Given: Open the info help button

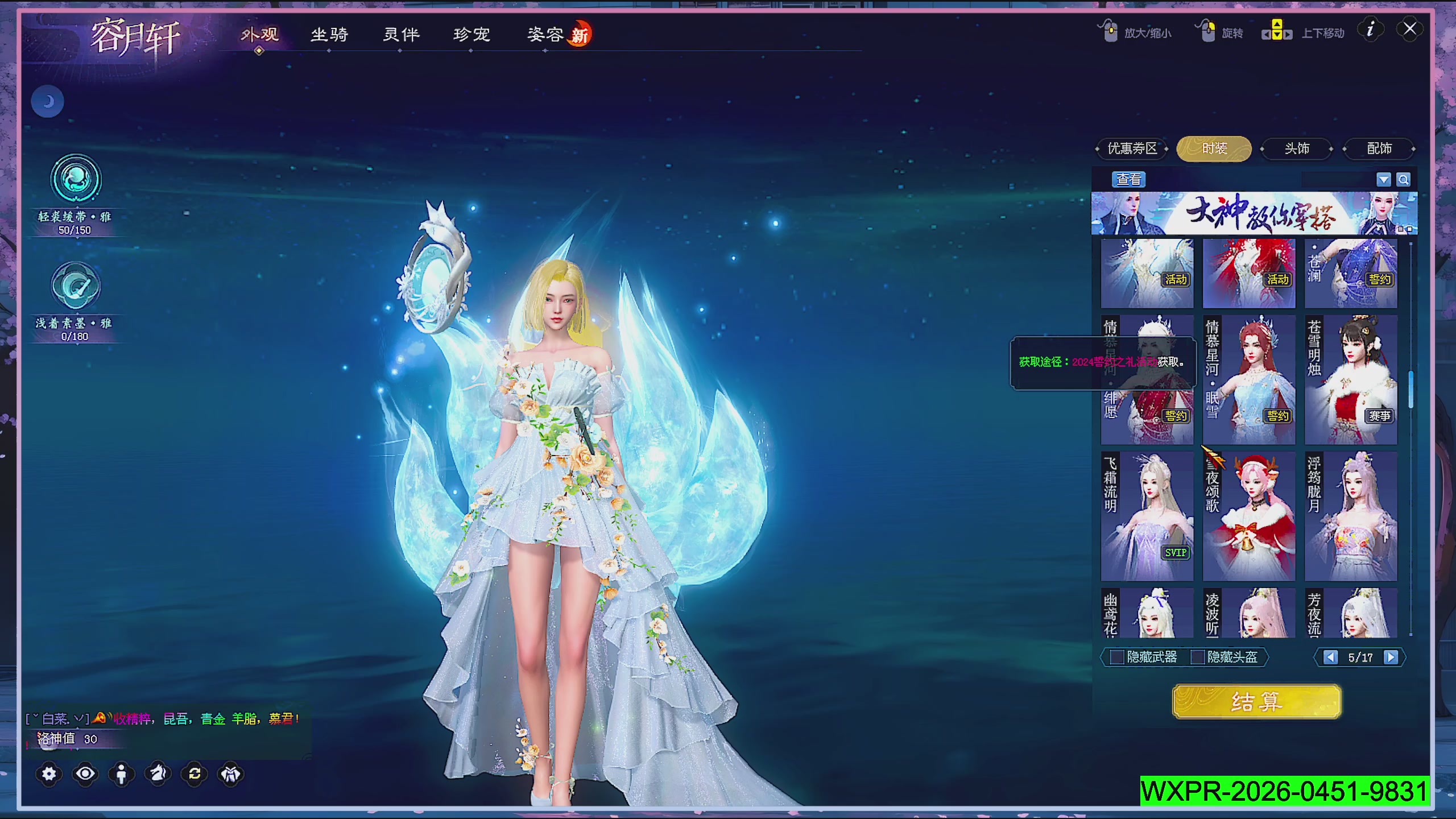Looking at the screenshot, I should (1370, 30).
